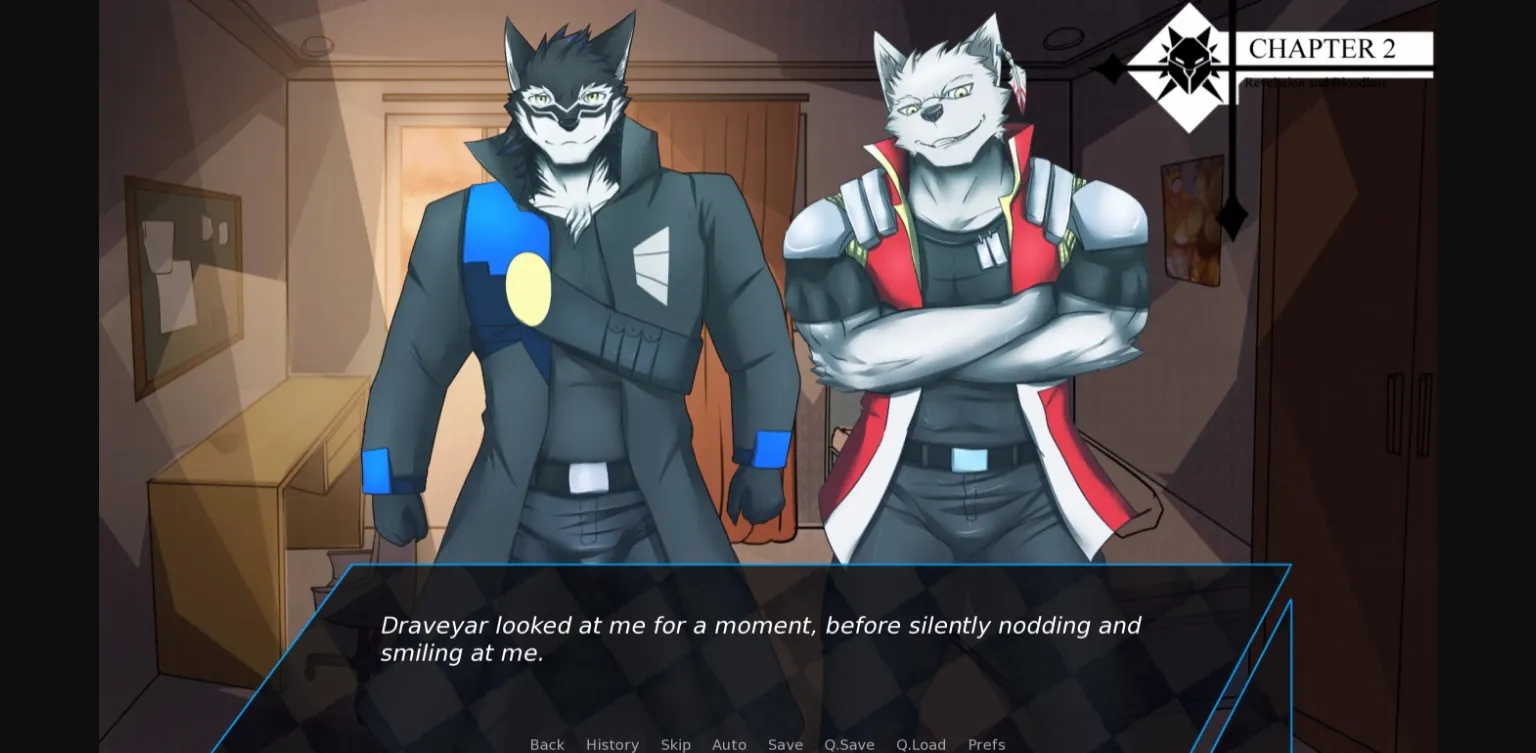Image resolution: width=1536 pixels, height=753 pixels.
Task: Expand the Prefs settings screen
Action: point(986,745)
